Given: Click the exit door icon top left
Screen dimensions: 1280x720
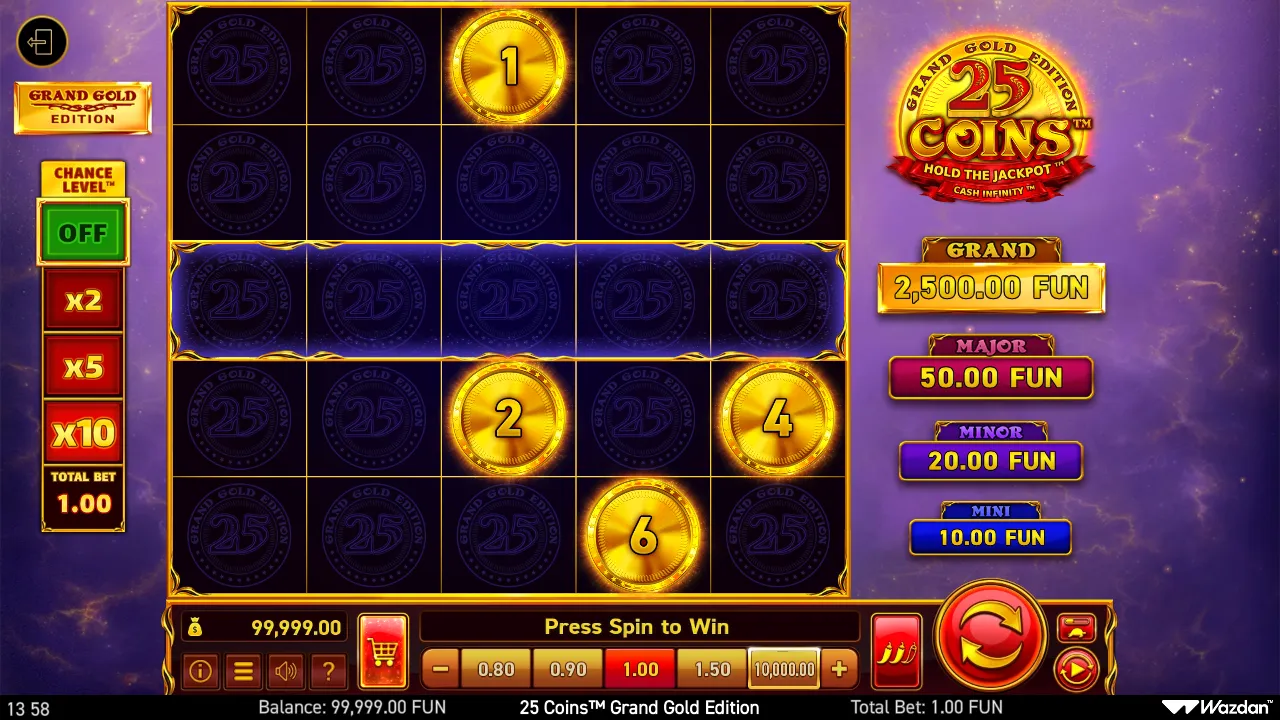Looking at the screenshot, I should [42, 42].
